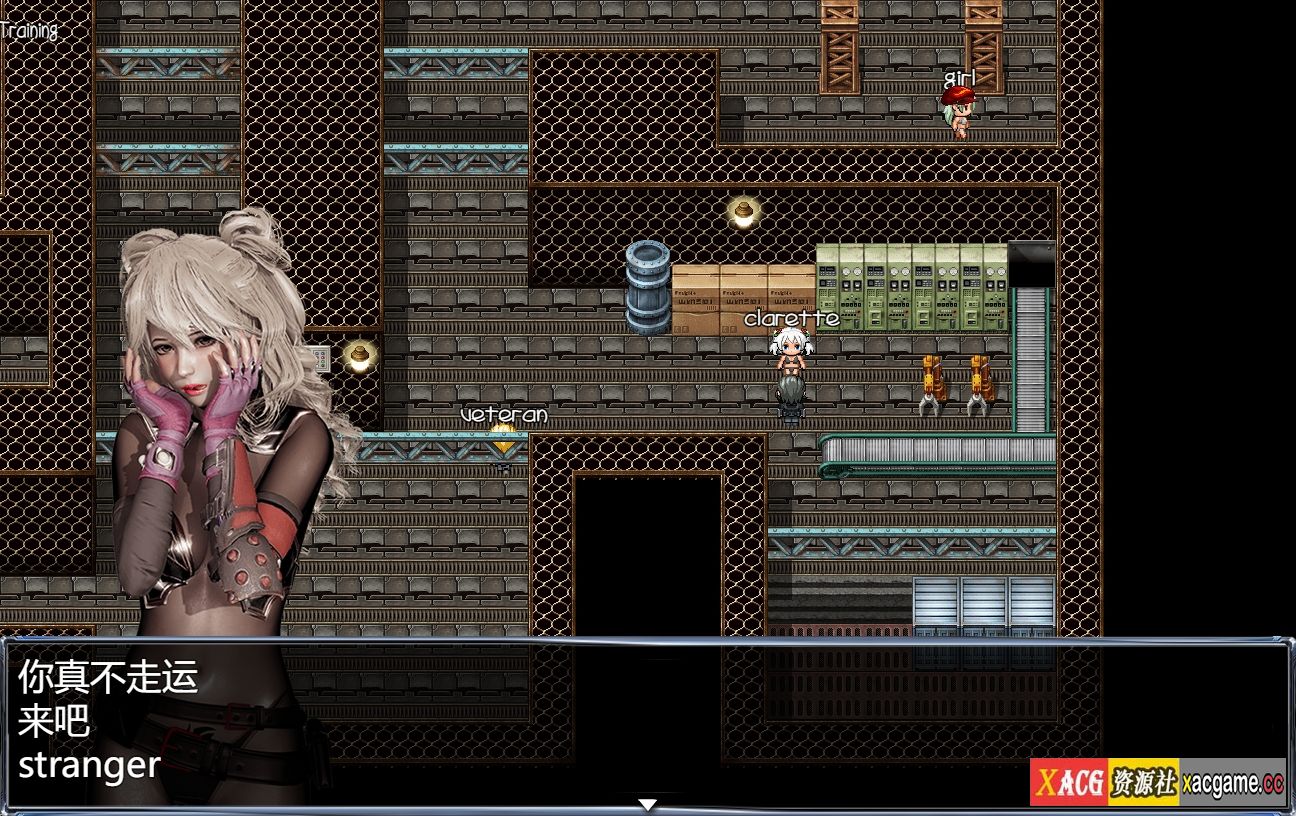
Task: Advance dialogue with the white arrow indicator
Action: 647,804
